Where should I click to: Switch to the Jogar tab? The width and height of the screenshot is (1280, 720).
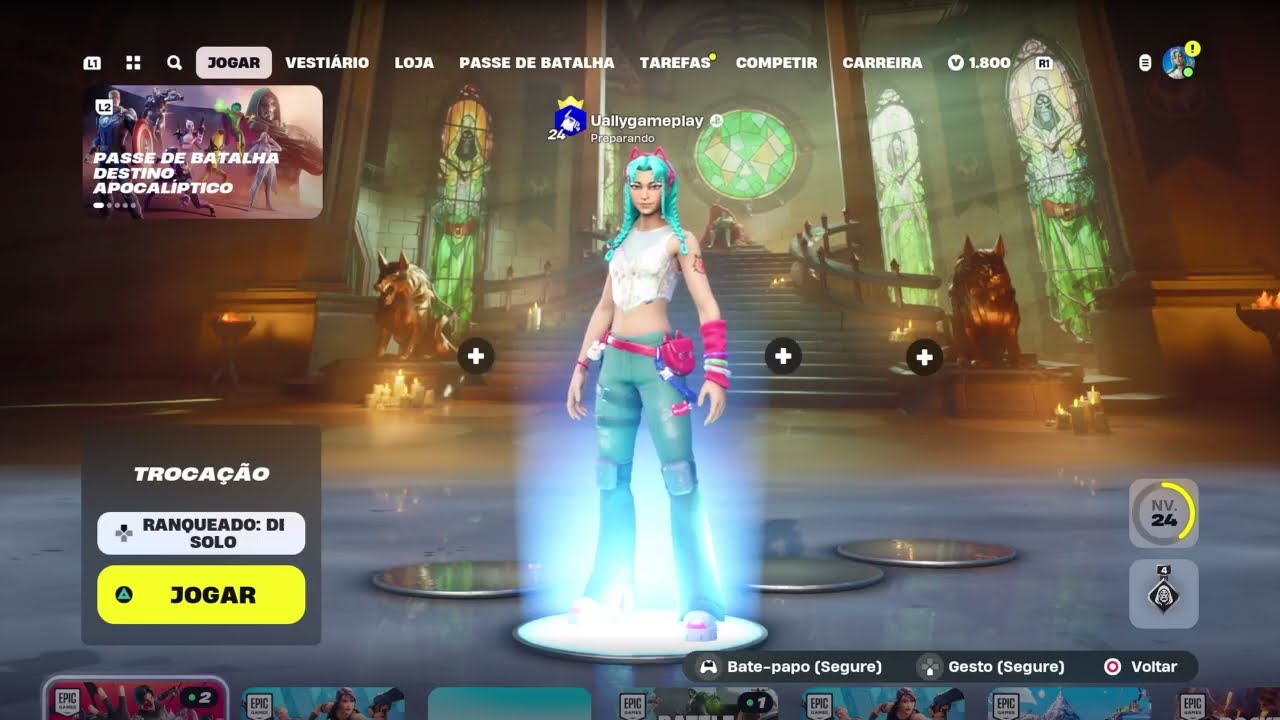click(x=233, y=62)
